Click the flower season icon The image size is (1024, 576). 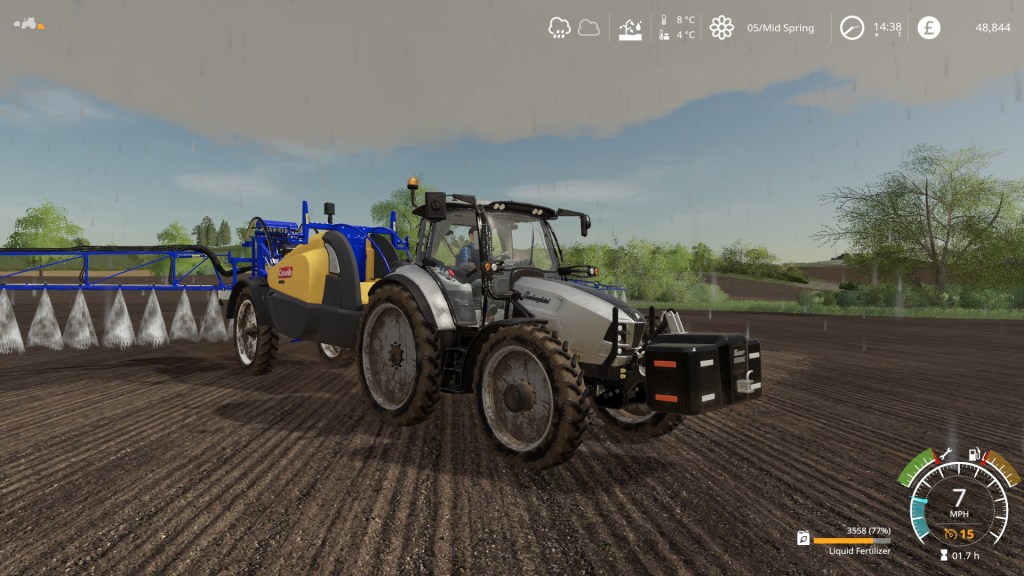coord(721,28)
